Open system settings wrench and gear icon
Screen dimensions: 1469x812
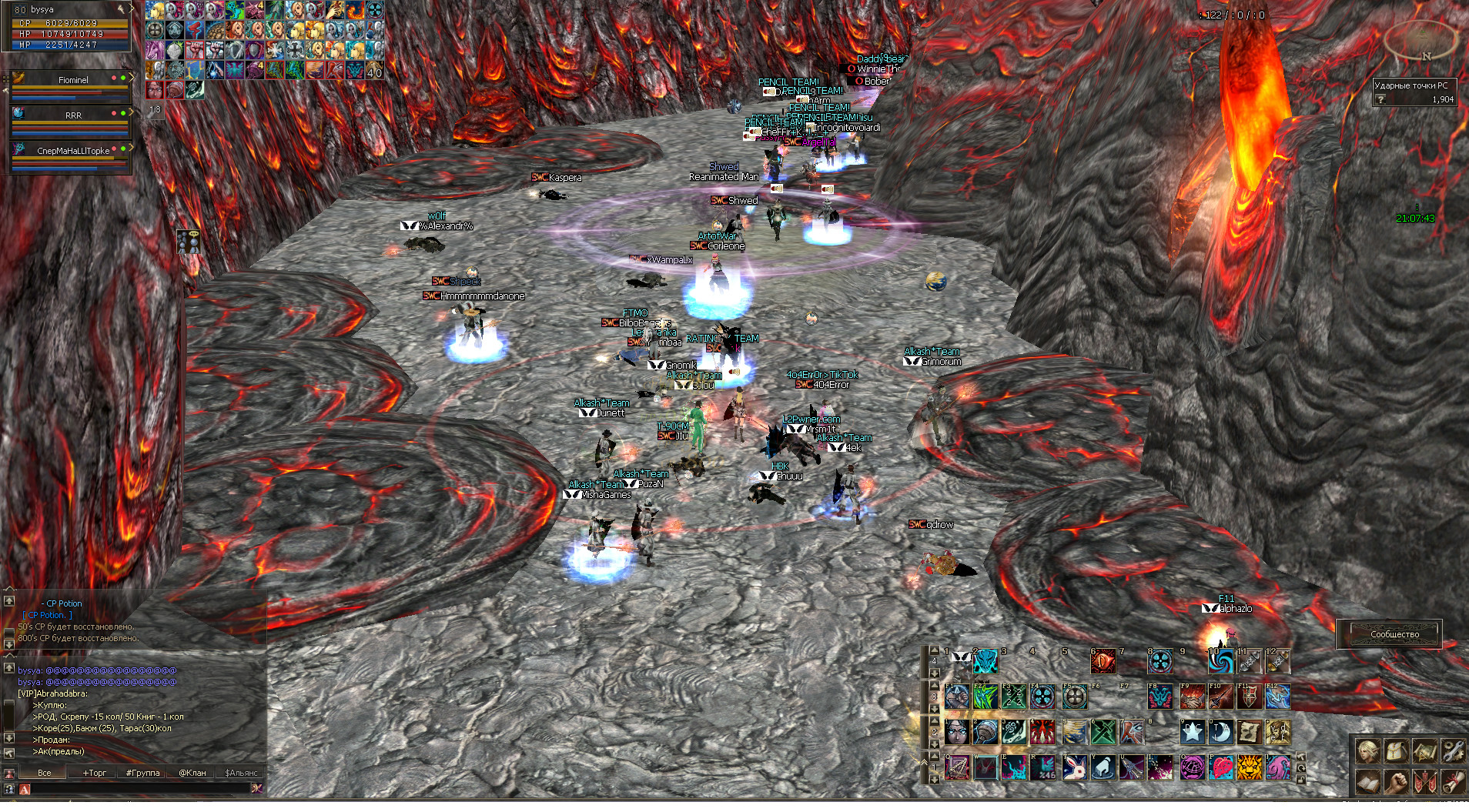point(1453,750)
